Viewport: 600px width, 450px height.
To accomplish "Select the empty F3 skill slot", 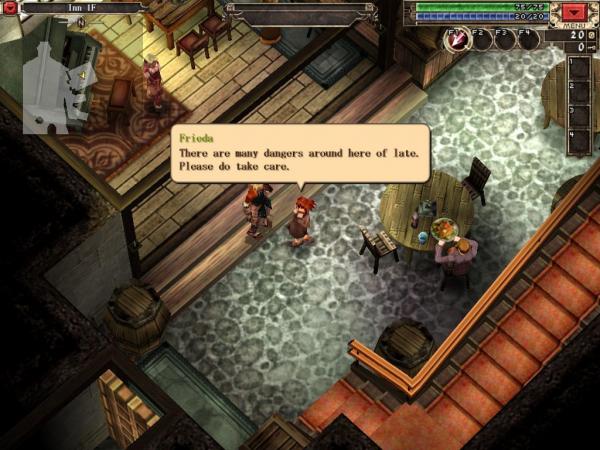I will (504, 40).
